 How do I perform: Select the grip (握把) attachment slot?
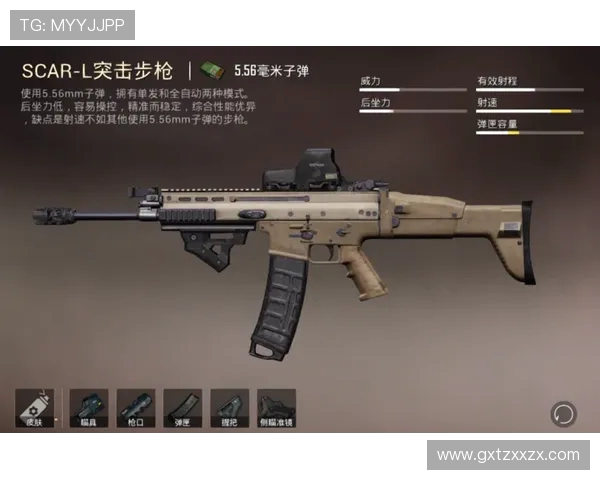click(229, 409)
